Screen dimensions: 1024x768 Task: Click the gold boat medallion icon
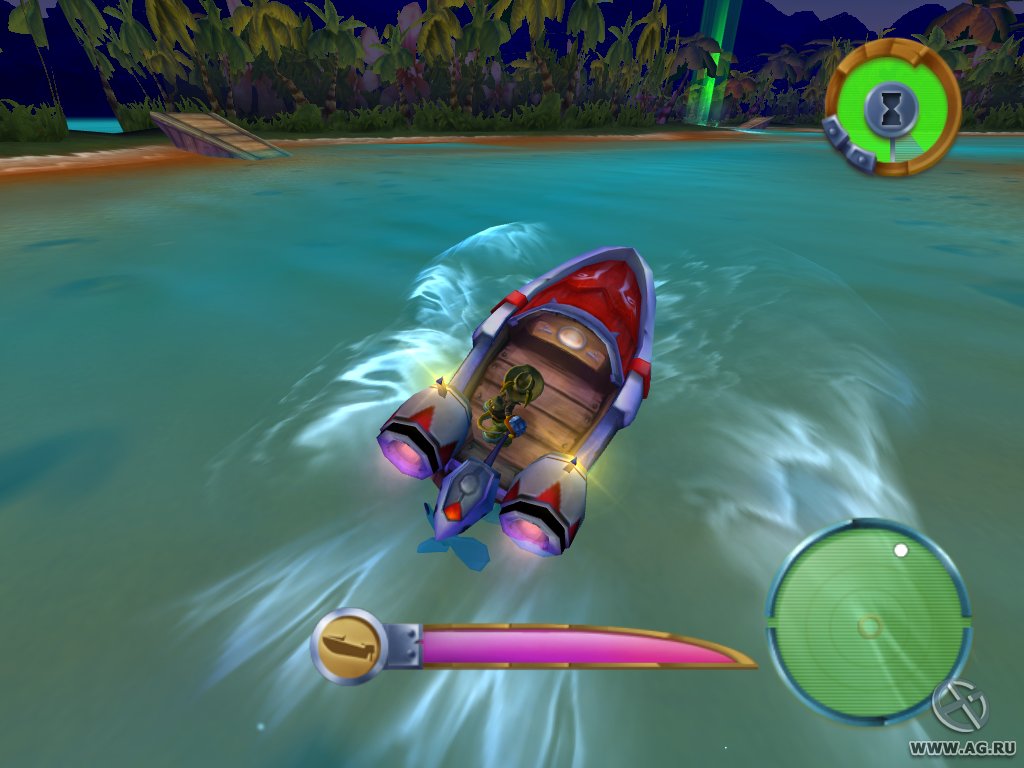(x=349, y=646)
